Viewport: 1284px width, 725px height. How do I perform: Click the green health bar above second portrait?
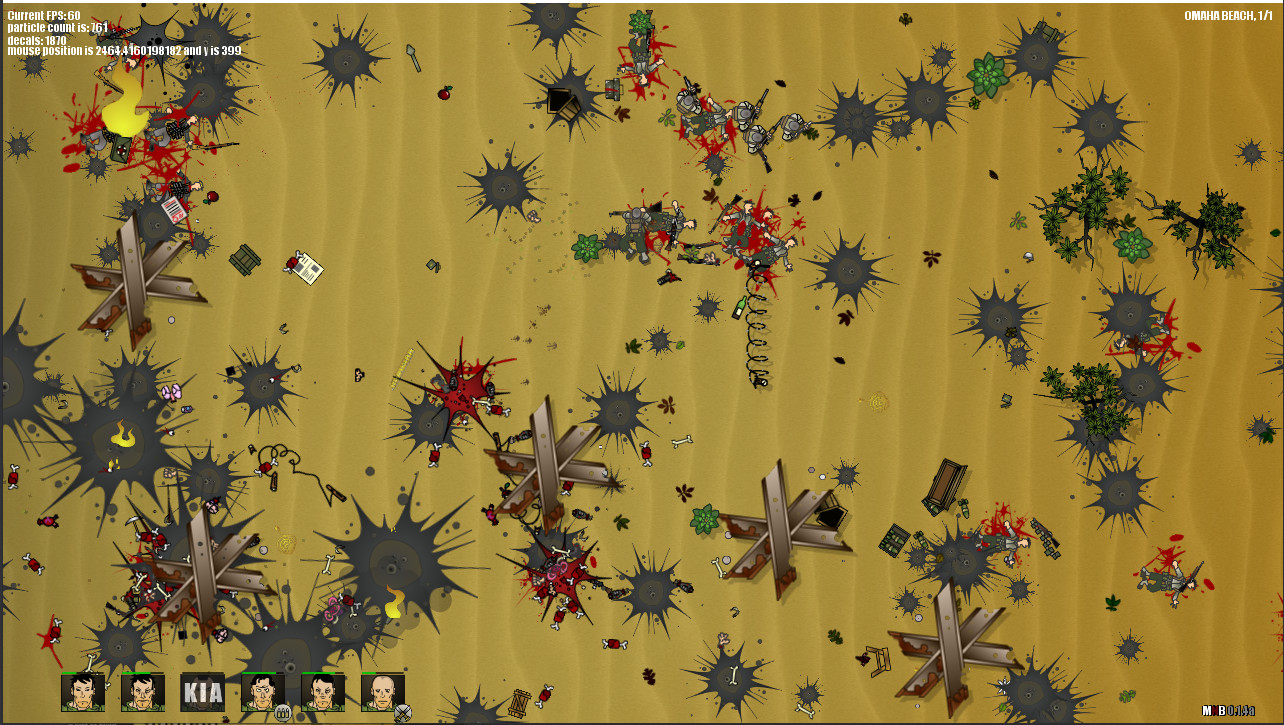135,673
